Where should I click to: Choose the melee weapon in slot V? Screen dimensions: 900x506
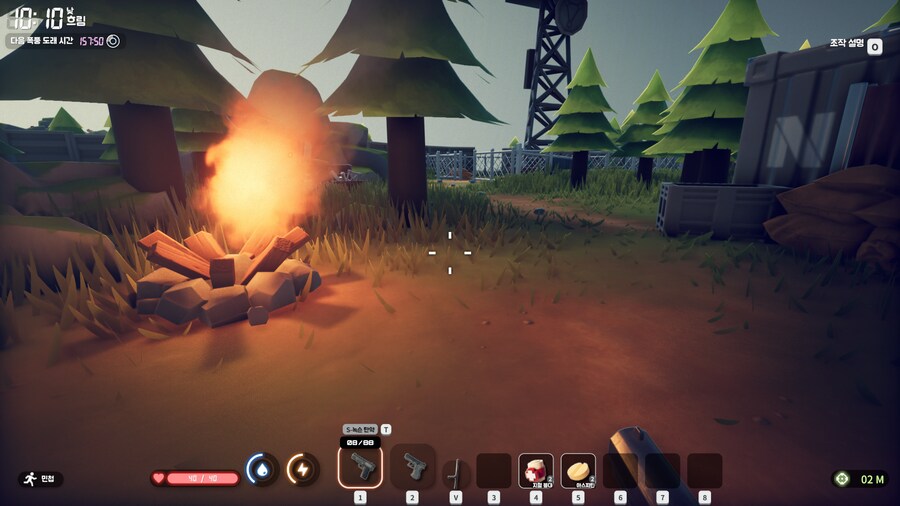456,471
